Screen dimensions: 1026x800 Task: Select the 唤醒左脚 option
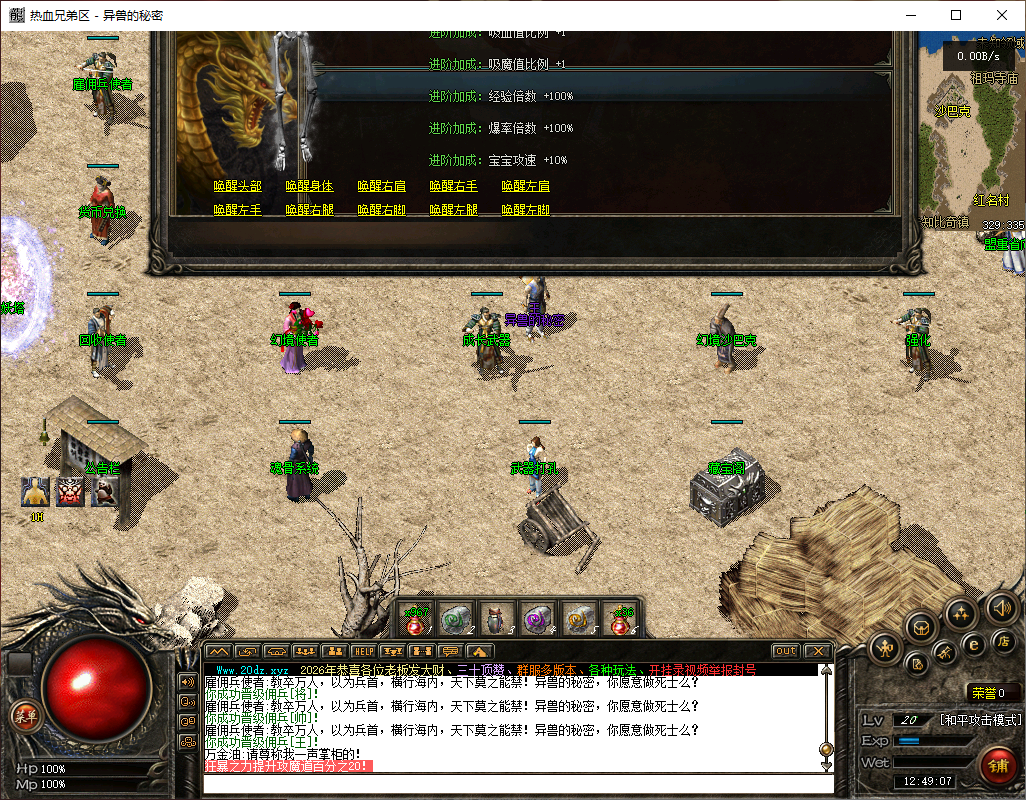[525, 210]
